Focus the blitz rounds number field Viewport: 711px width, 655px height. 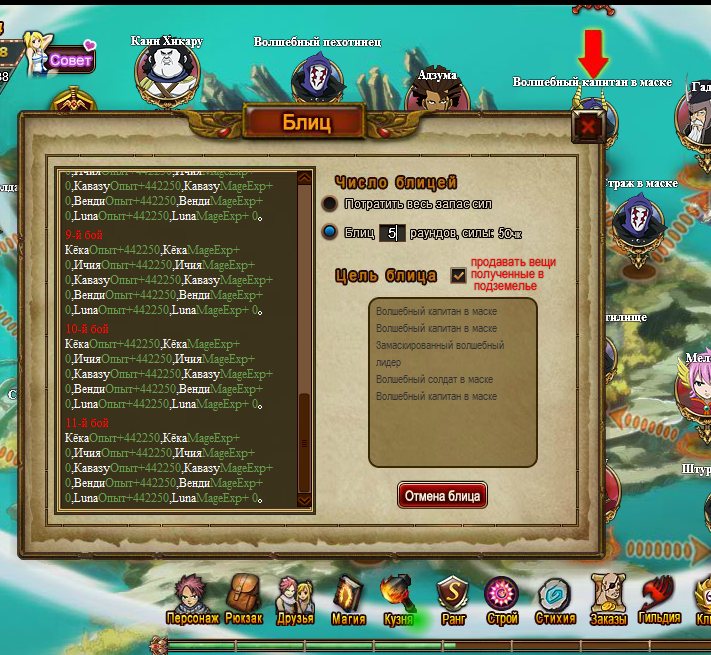pyautogui.click(x=392, y=233)
